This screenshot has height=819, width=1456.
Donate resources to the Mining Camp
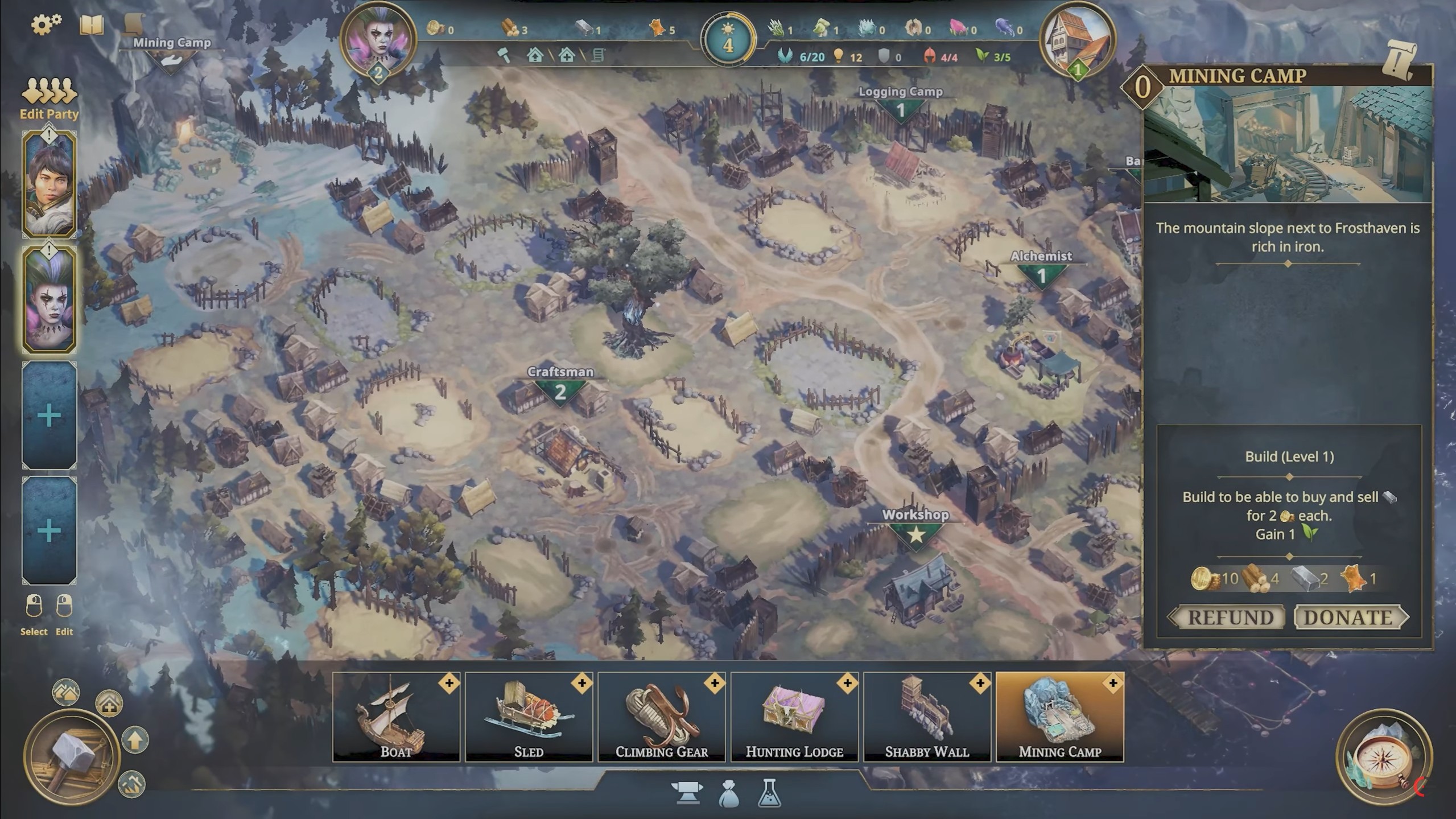click(x=1349, y=618)
